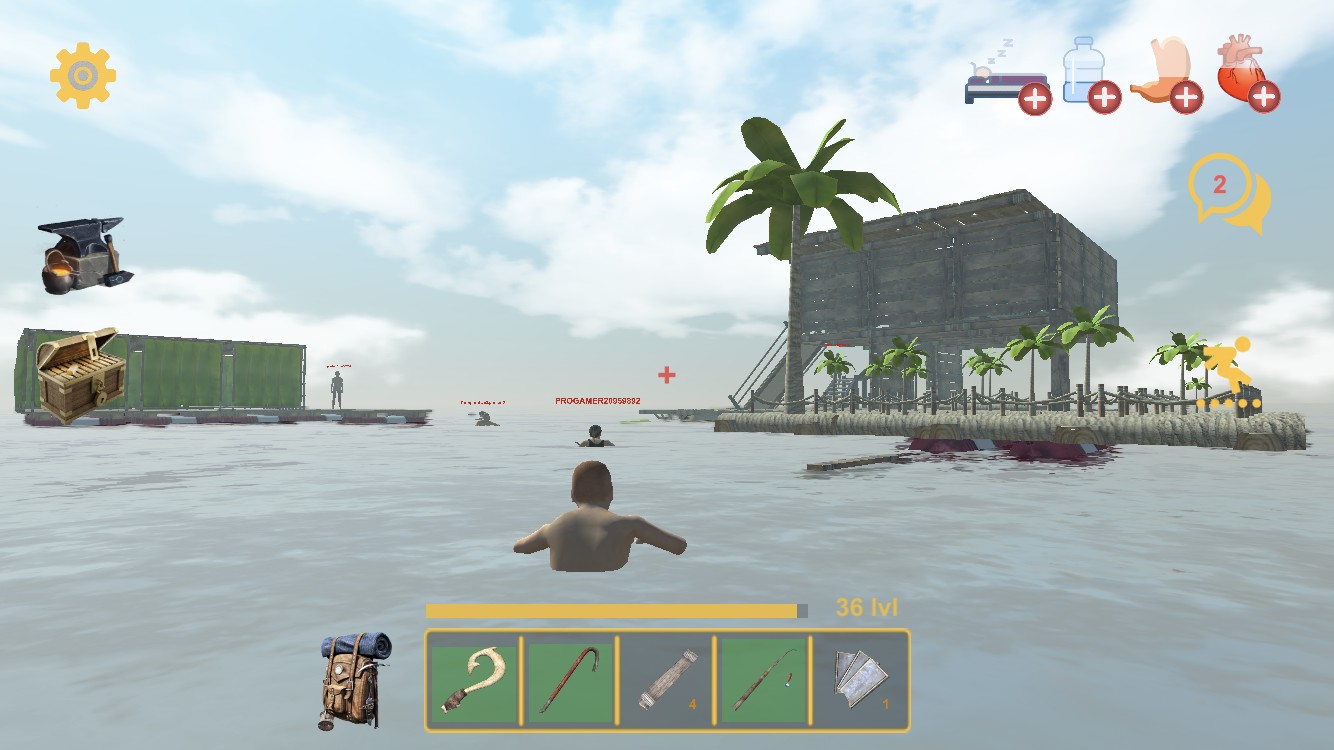Open the anvil crafting menu
Image resolution: width=1334 pixels, height=750 pixels.
pos(82,256)
